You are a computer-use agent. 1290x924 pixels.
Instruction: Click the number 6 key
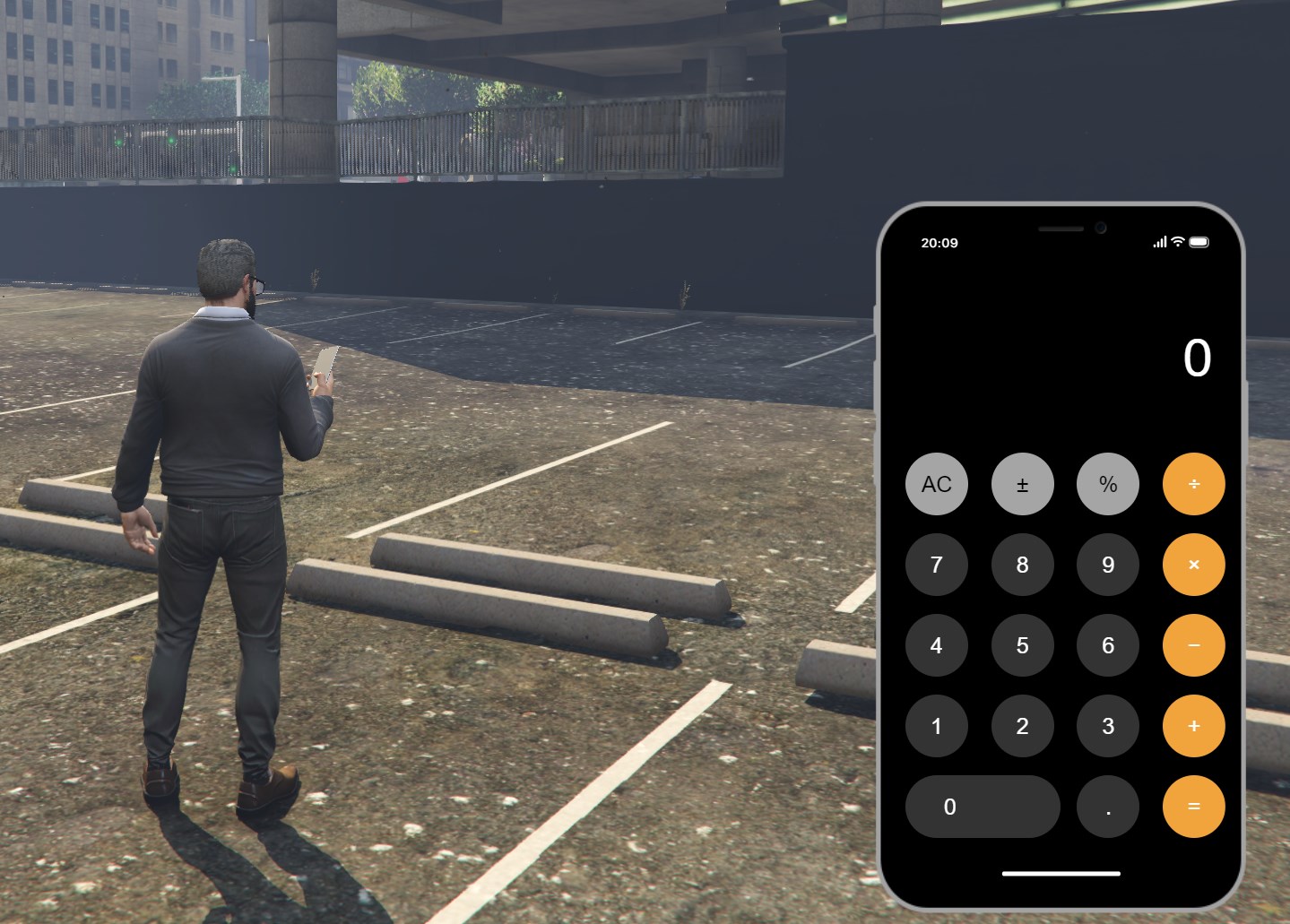[1108, 645]
